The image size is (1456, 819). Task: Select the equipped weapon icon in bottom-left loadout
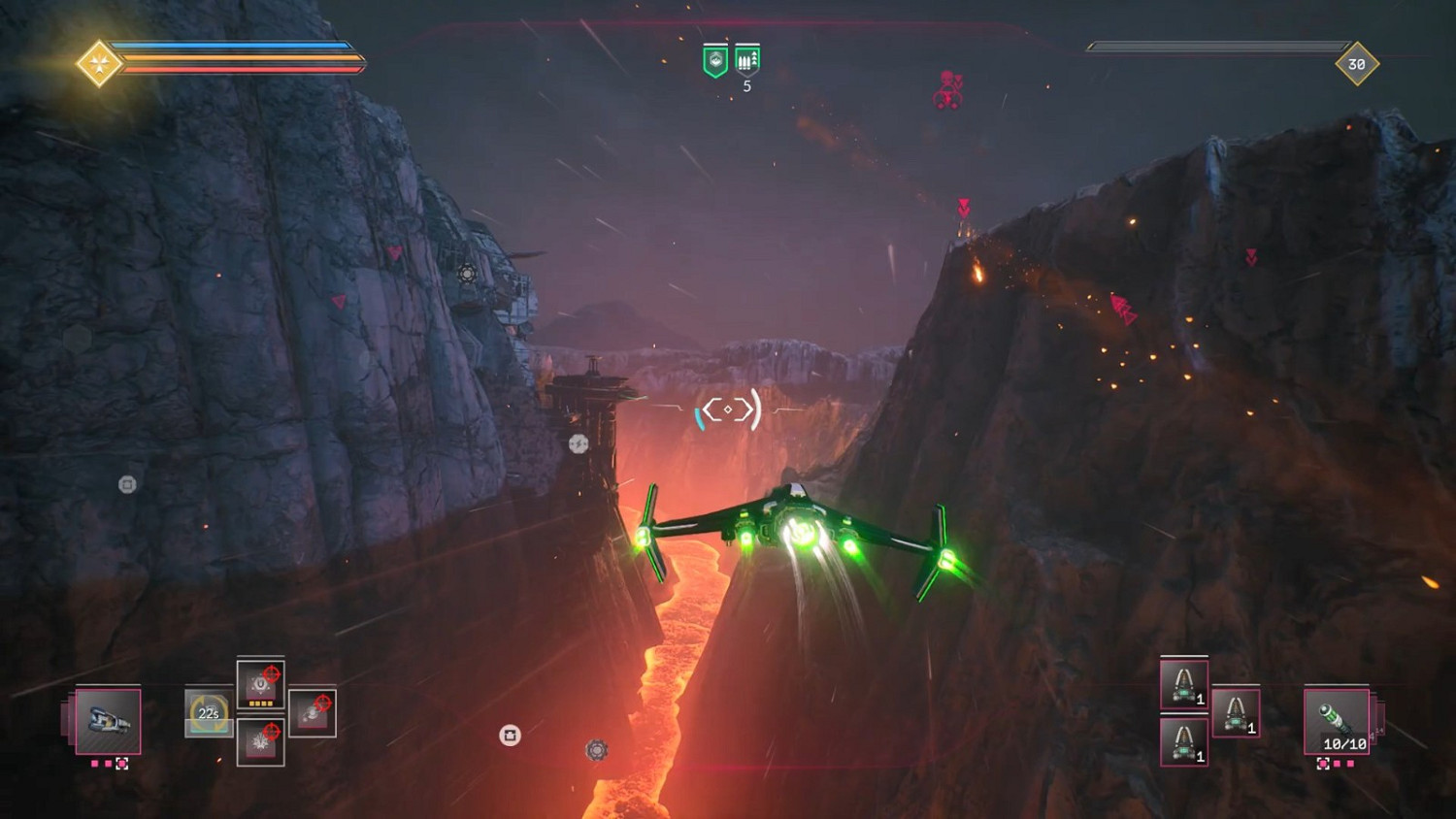[108, 722]
